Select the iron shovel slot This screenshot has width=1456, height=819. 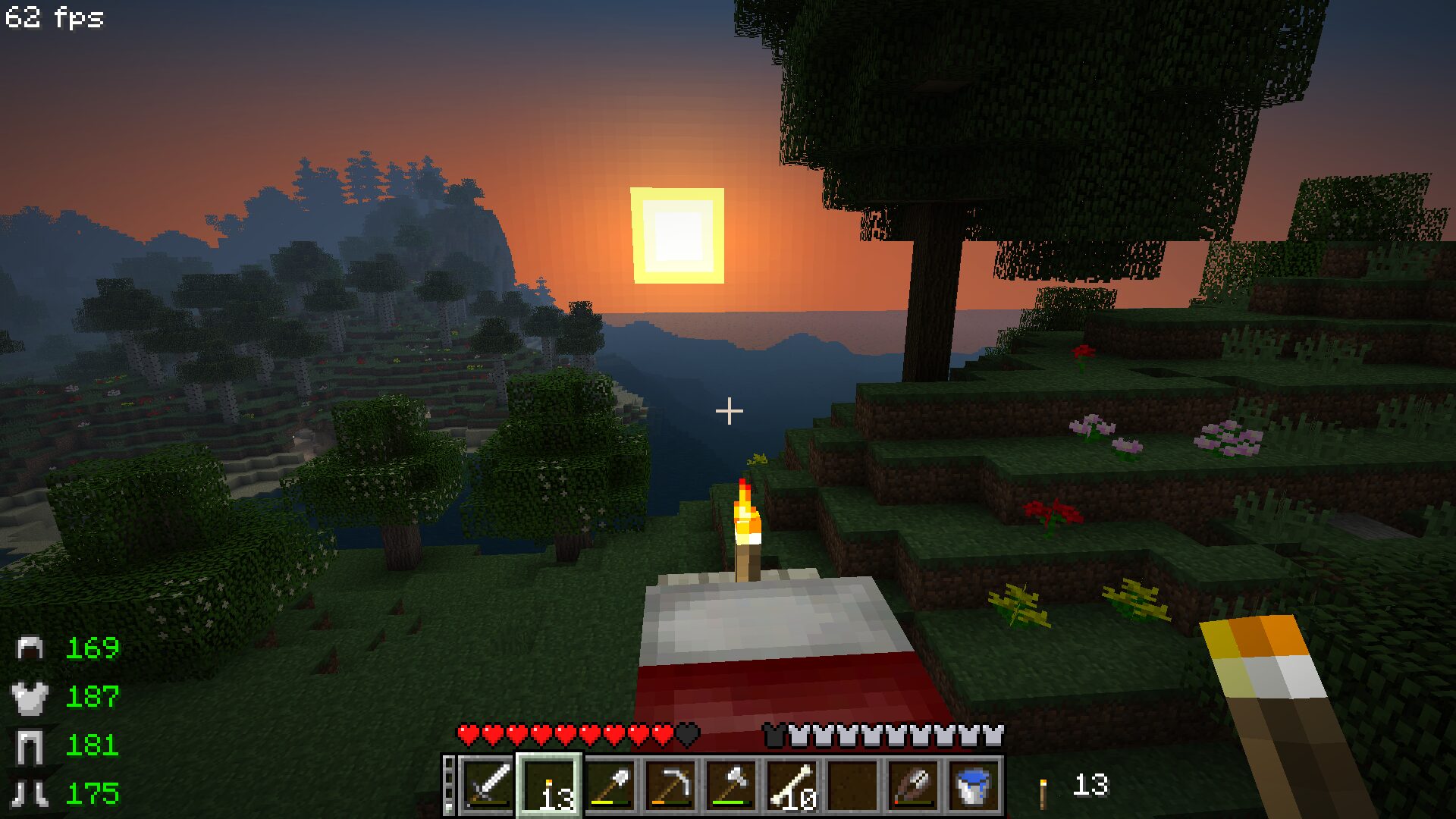(x=610, y=785)
